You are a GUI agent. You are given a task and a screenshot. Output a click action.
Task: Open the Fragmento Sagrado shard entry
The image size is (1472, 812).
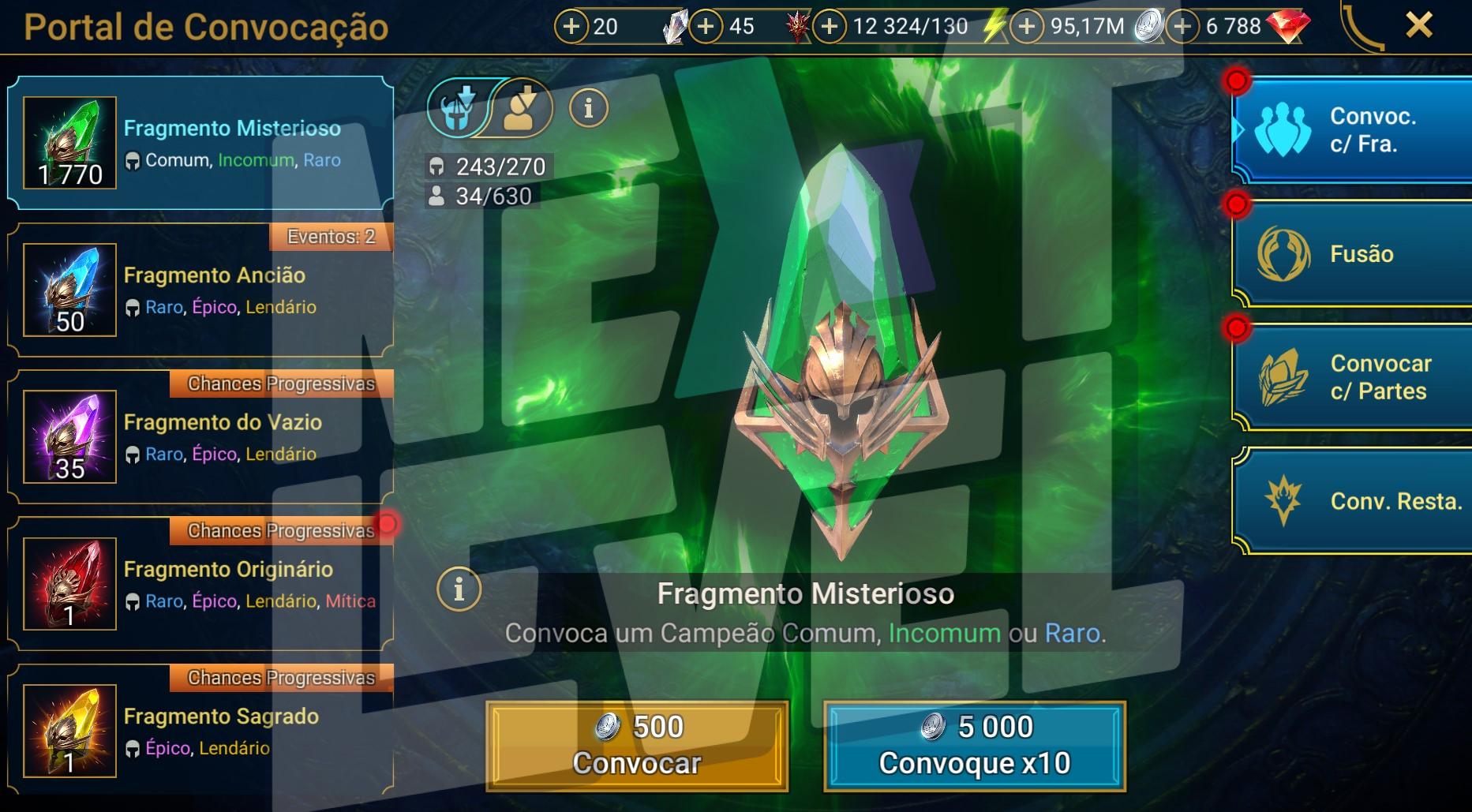pos(200,731)
